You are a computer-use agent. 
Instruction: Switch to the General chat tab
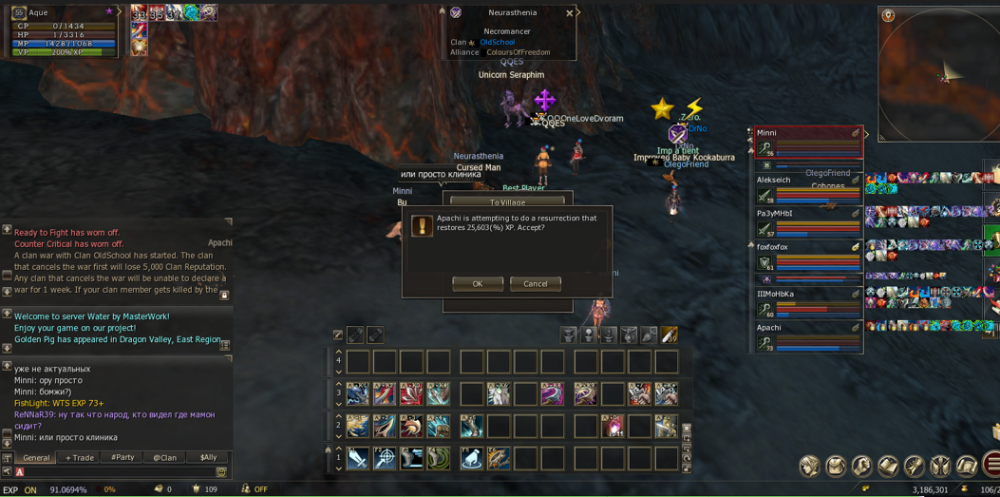[x=36, y=457]
